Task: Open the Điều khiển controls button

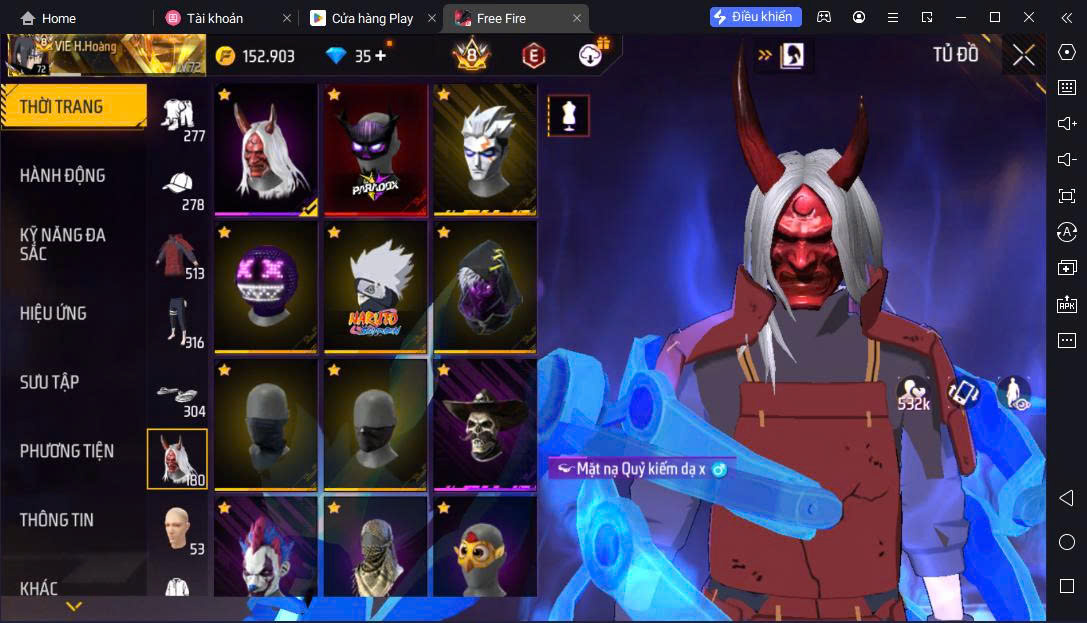Action: coord(755,17)
